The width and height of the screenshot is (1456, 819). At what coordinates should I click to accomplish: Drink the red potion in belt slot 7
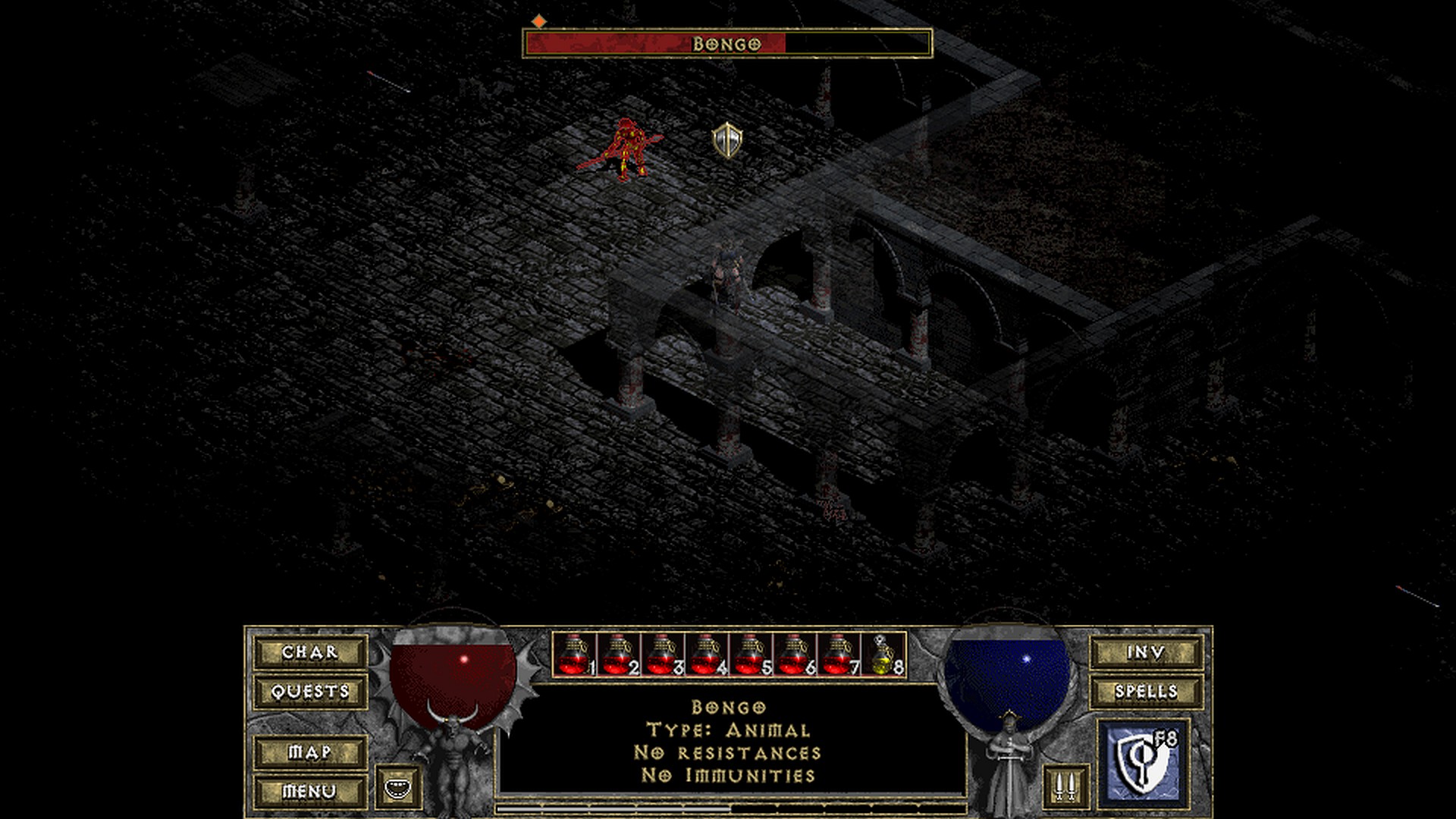tap(838, 654)
